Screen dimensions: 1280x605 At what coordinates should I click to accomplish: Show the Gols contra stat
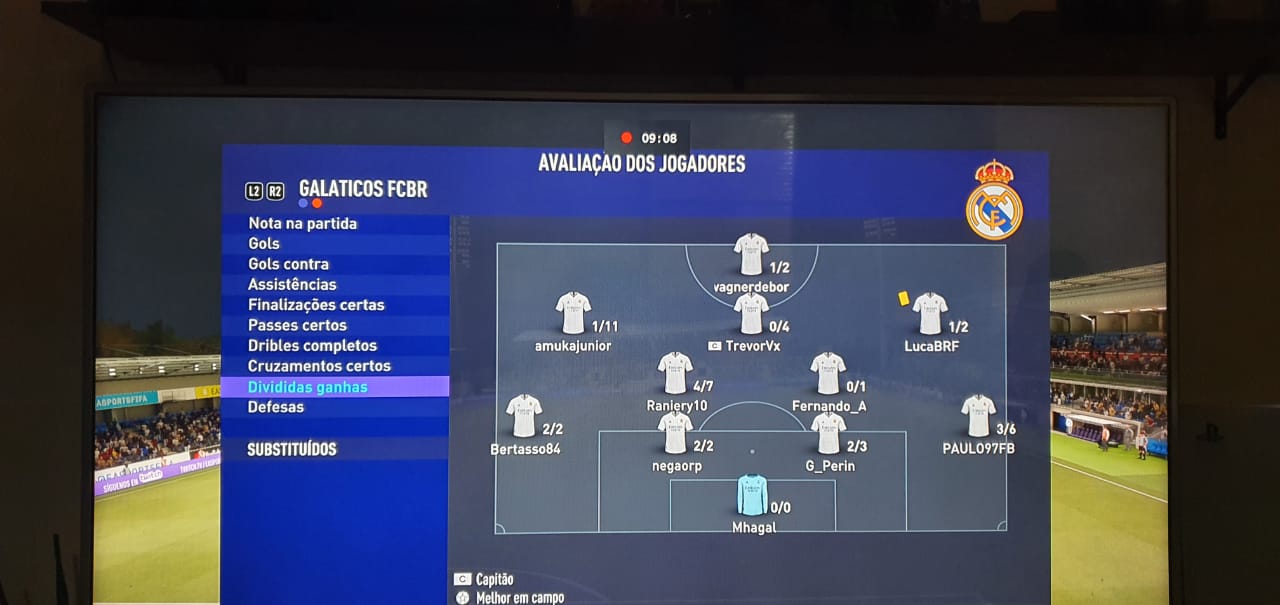pos(288,264)
